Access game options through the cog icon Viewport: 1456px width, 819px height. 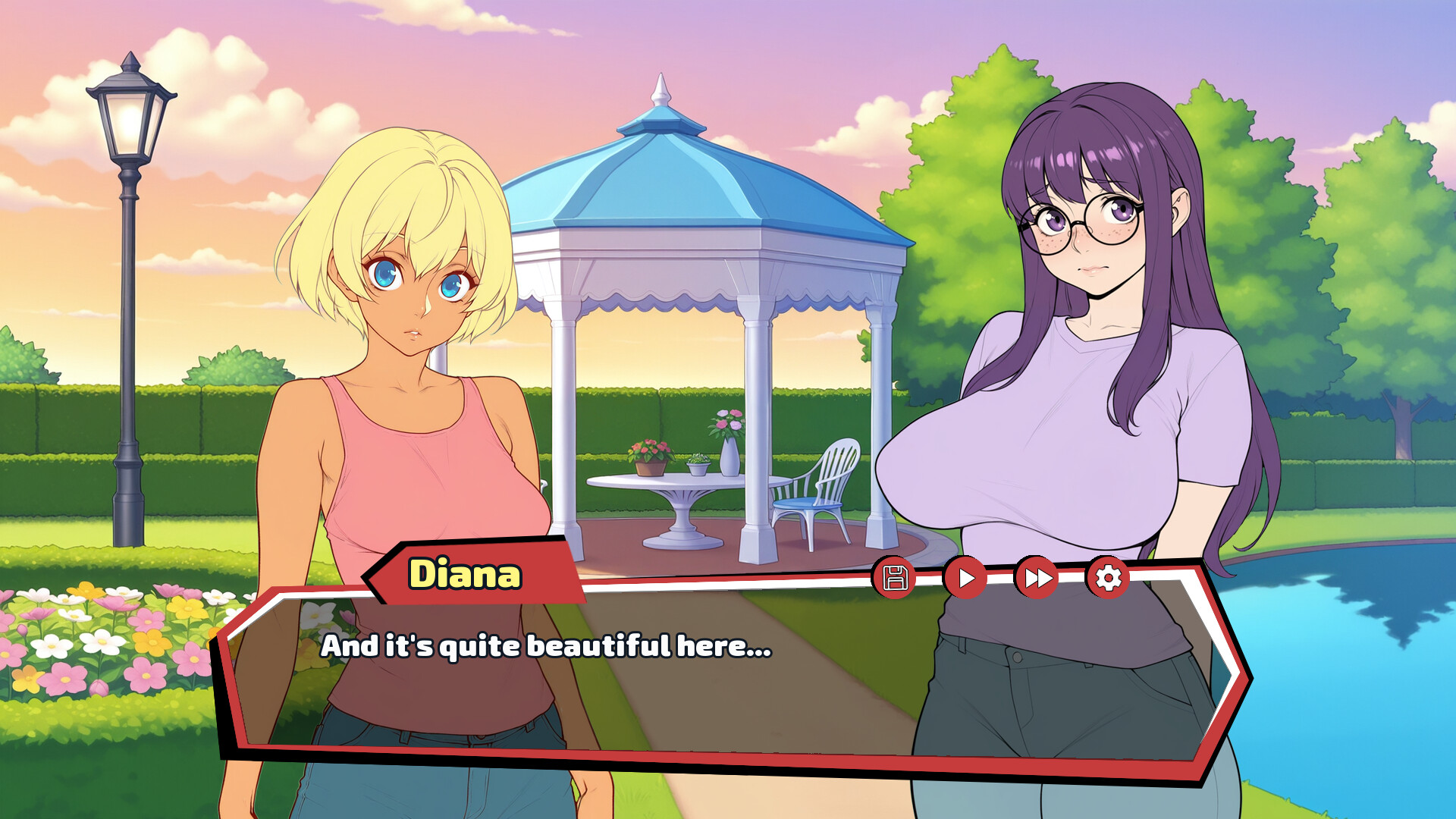click(x=1110, y=578)
